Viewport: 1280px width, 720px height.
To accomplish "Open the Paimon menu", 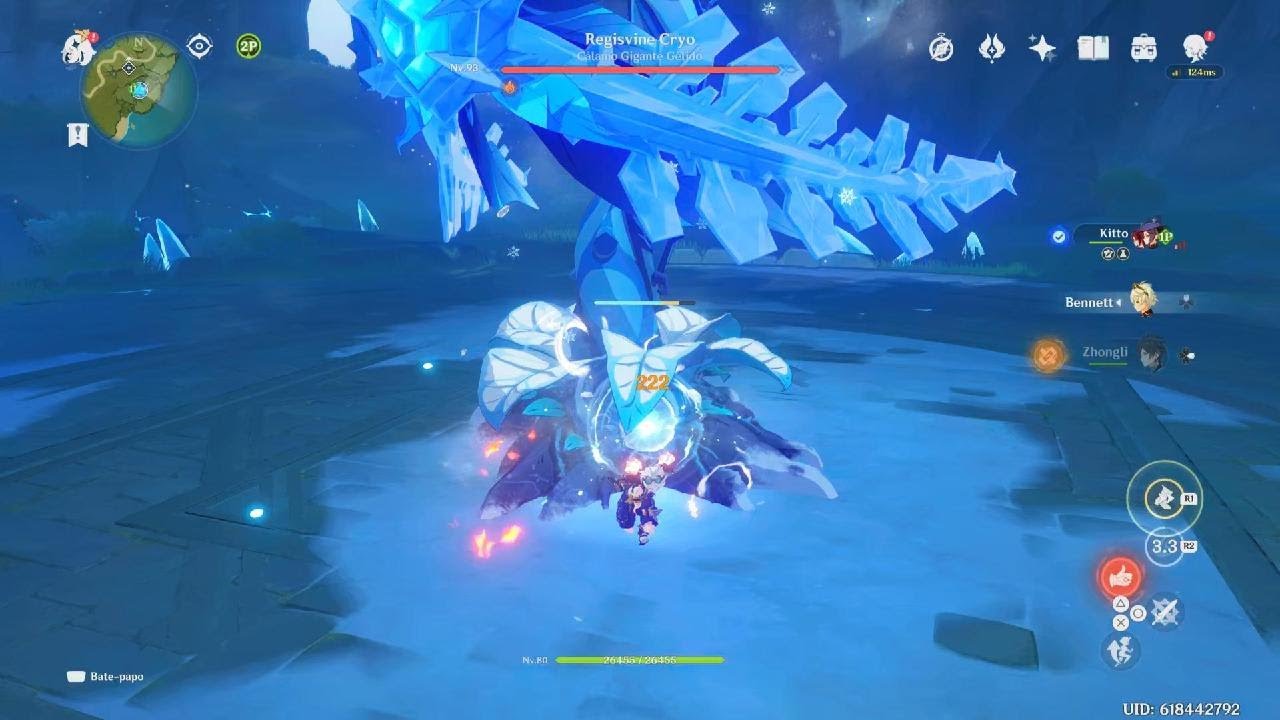I will click(76, 46).
